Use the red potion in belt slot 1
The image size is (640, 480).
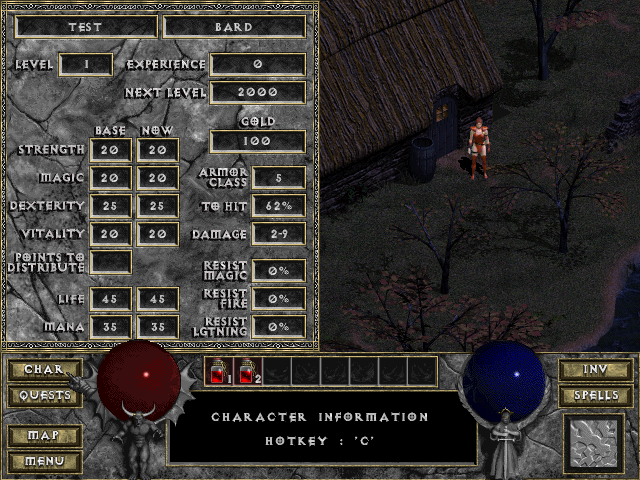click(217, 372)
